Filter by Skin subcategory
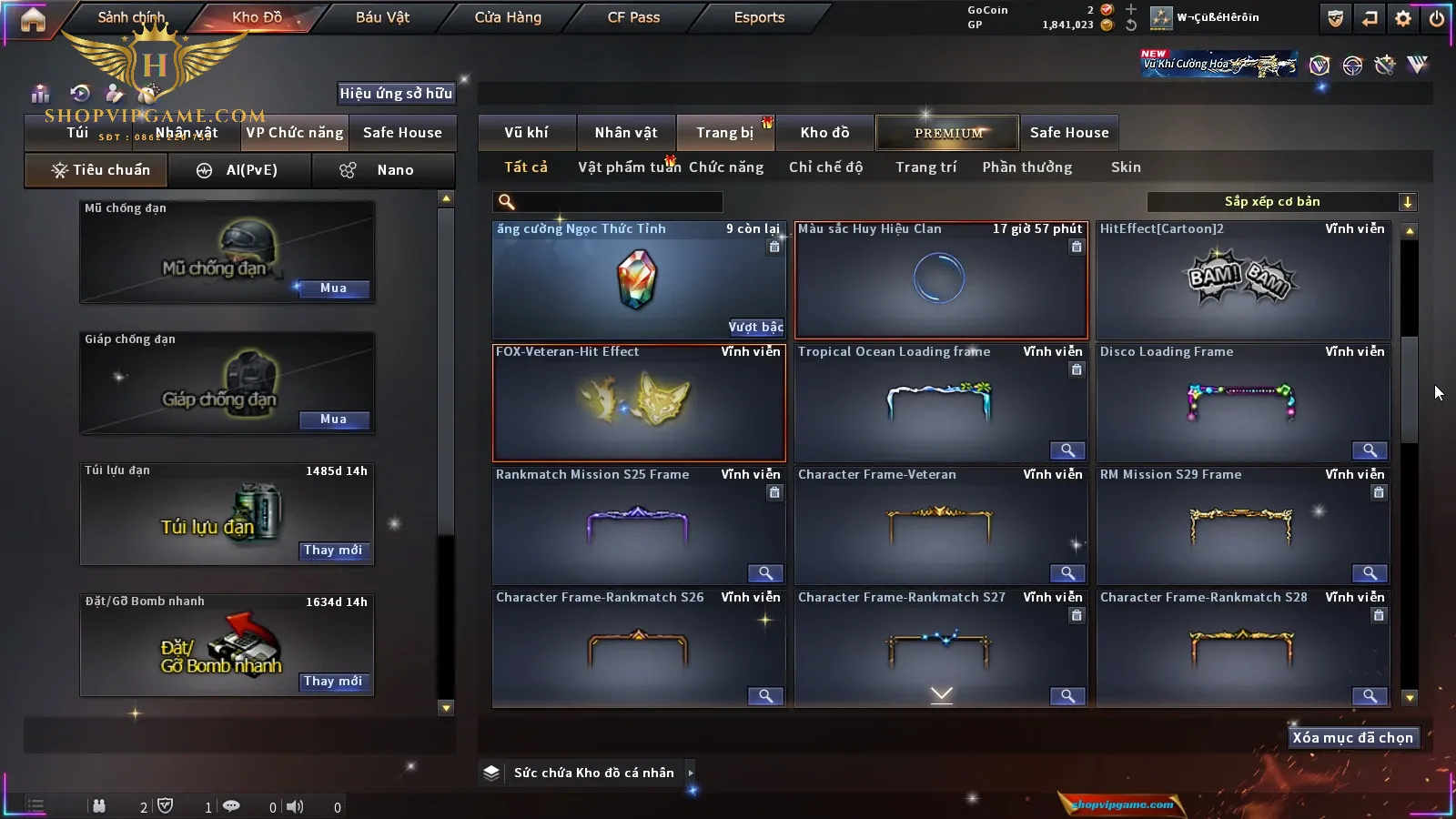Screen dimensions: 1456x819 pos(1126,167)
